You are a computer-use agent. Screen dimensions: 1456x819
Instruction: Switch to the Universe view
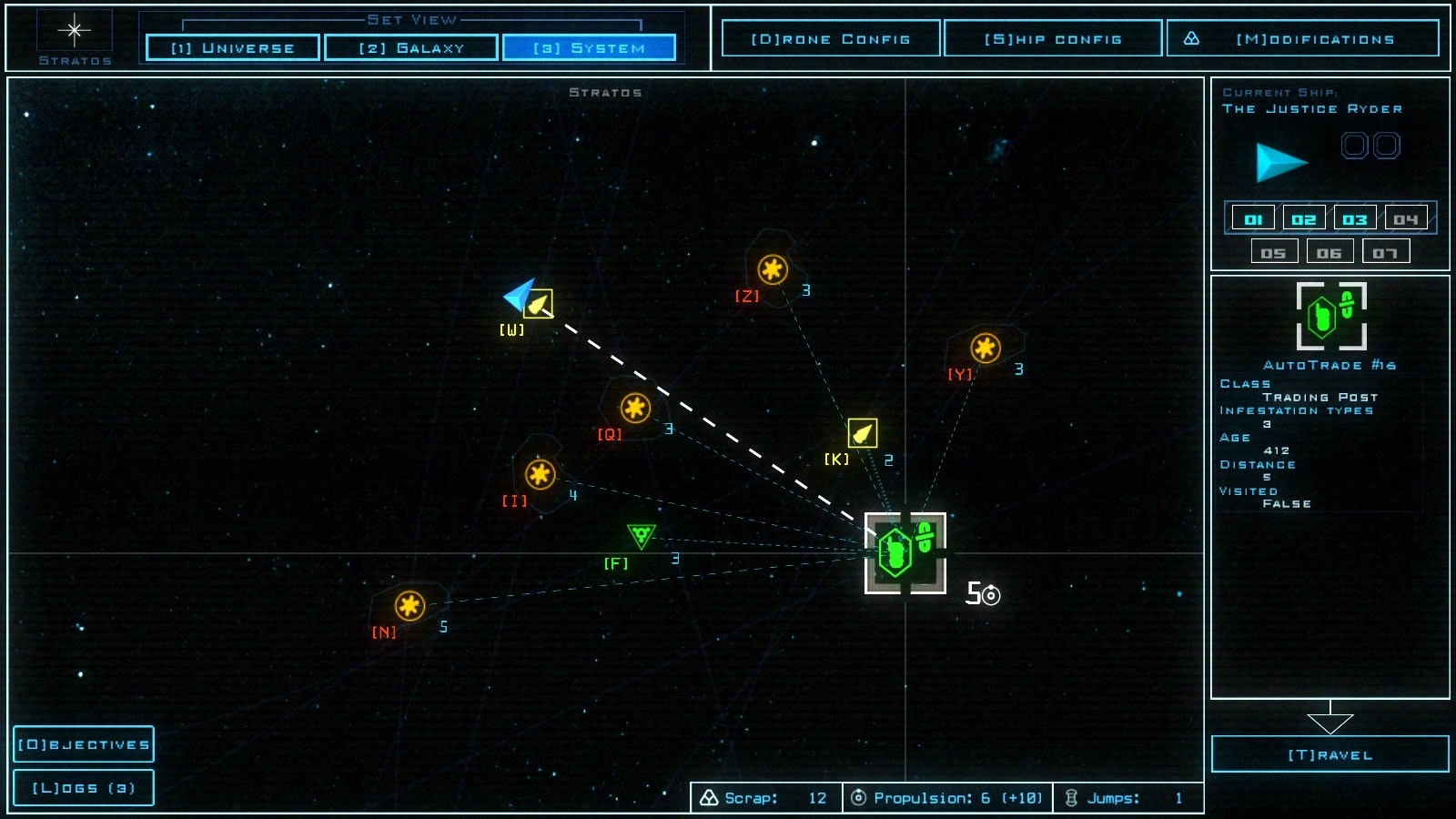[x=231, y=47]
